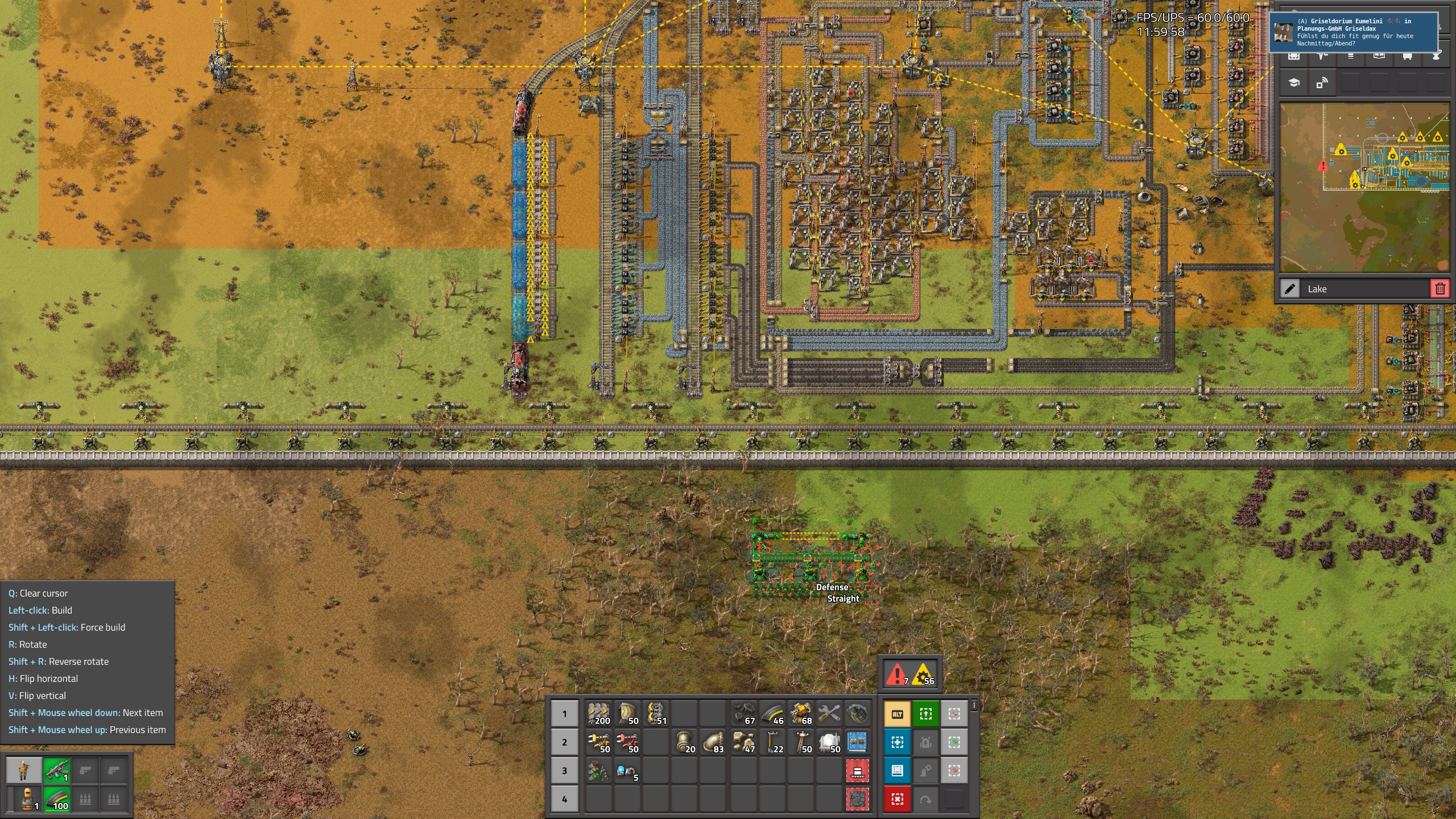Switch to quickbar row 3
The width and height of the screenshot is (1456, 819).
pyautogui.click(x=564, y=771)
